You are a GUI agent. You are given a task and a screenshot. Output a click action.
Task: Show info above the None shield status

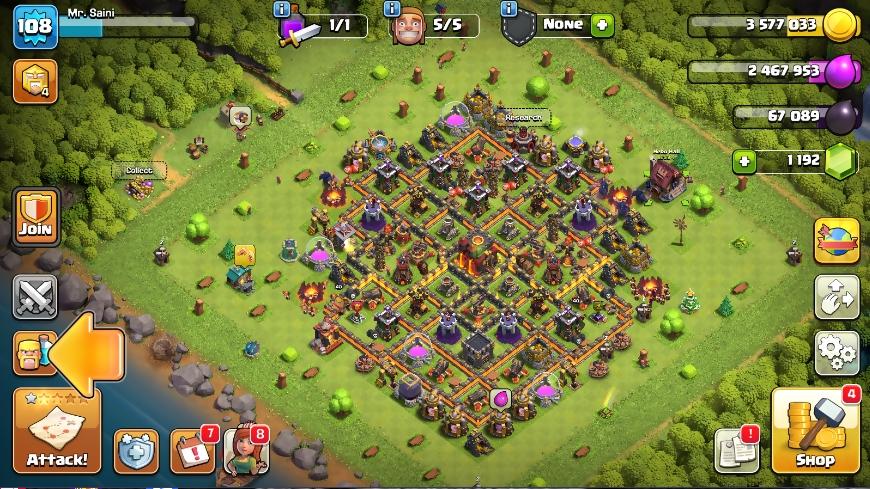(509, 8)
